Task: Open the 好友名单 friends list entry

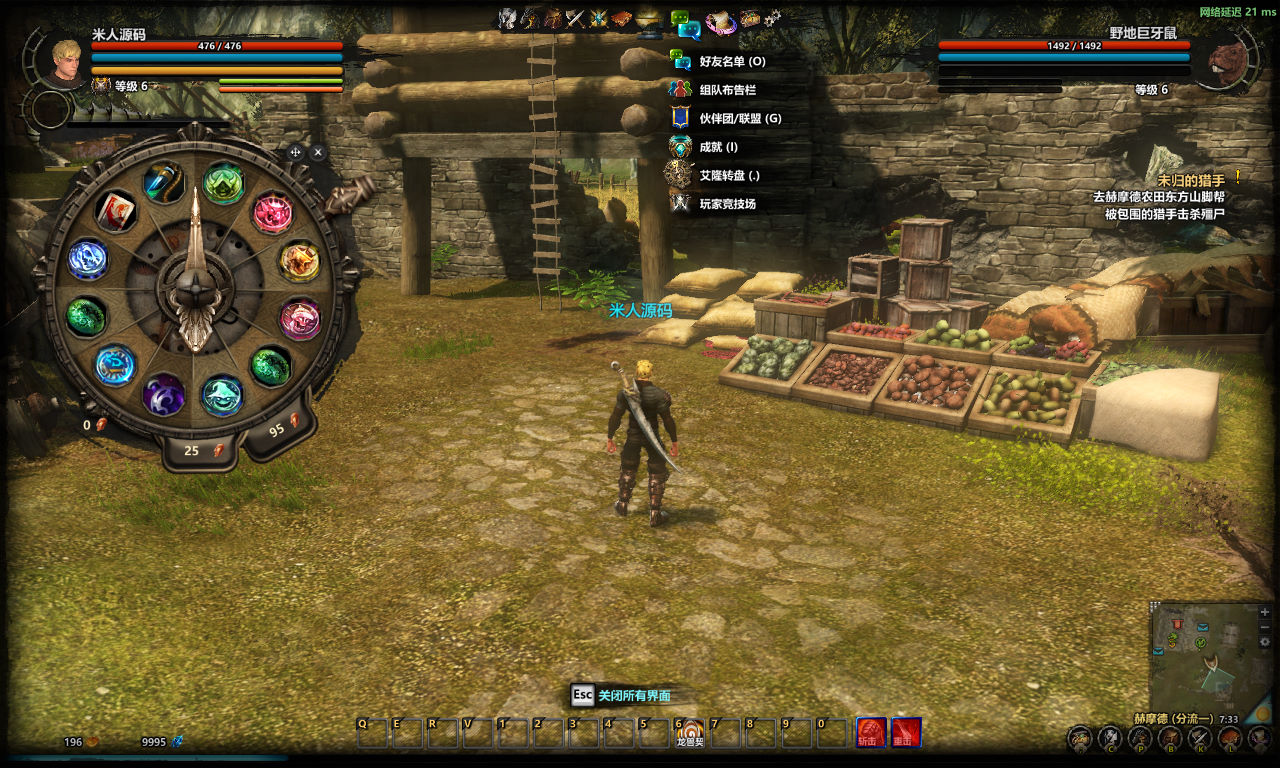Action: 732,61
